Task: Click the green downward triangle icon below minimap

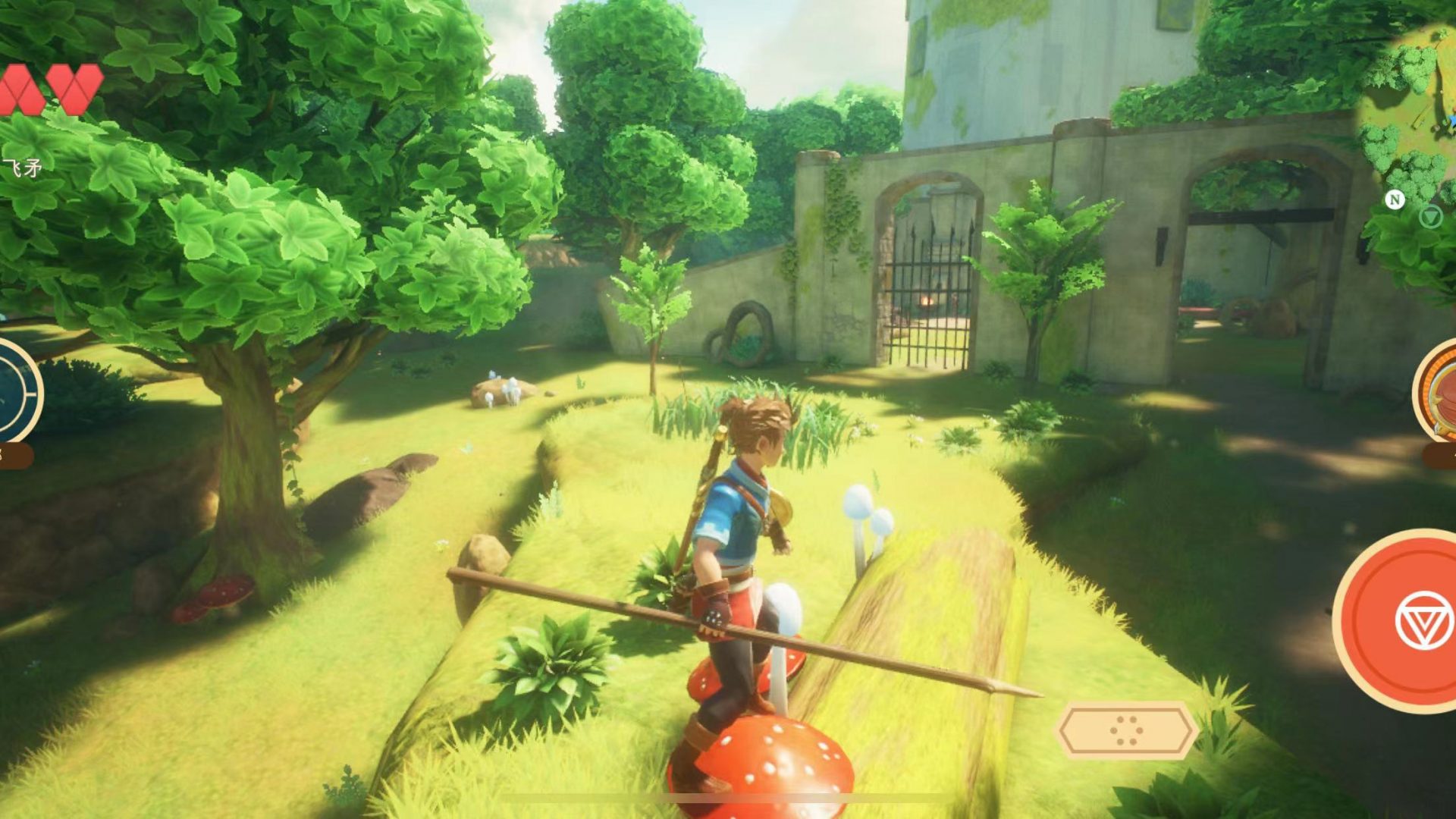Action: (1430, 218)
